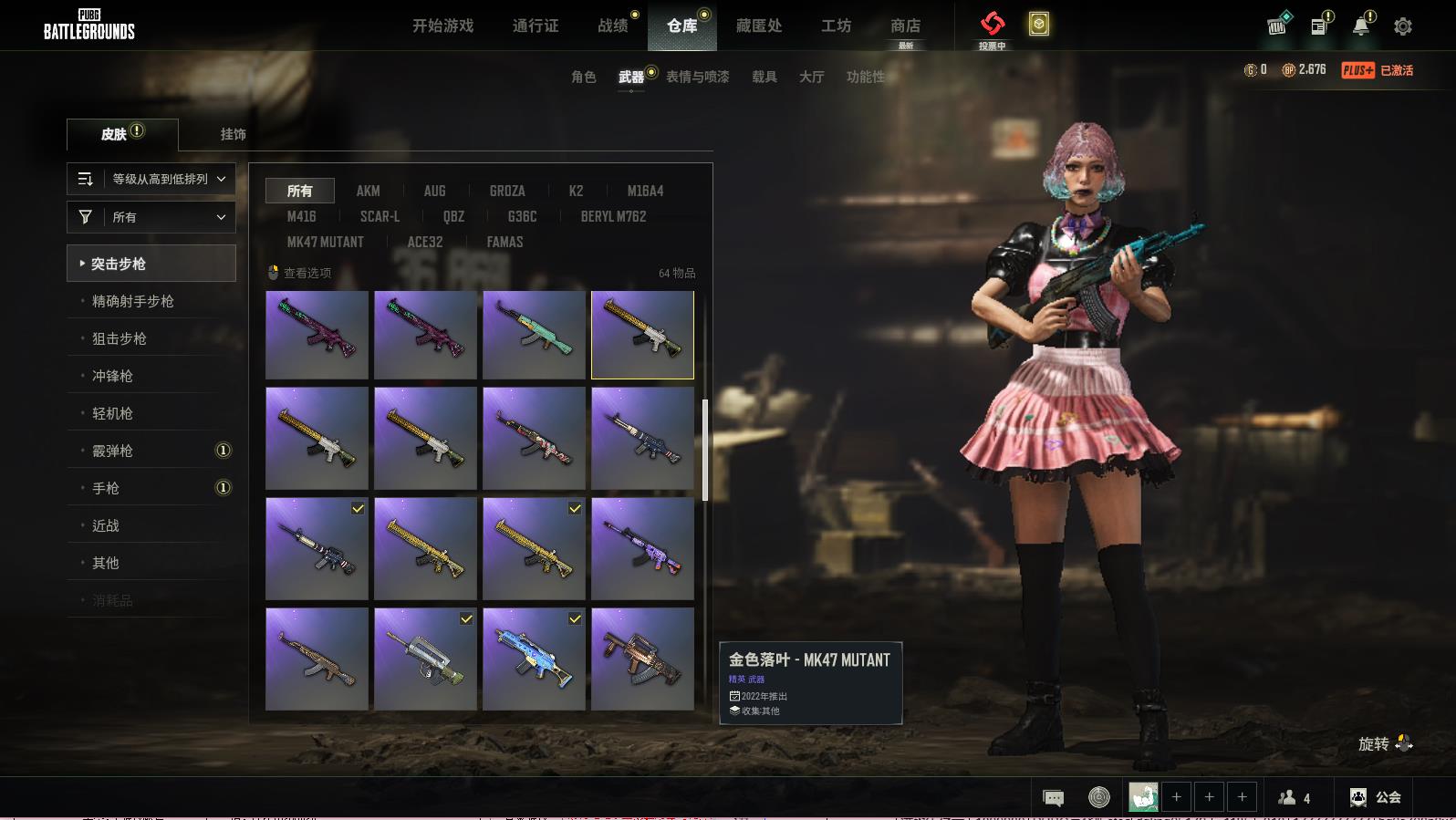Switch to the 工坊 workshop tab
Viewport: 1456px width, 820px height.
836,26
